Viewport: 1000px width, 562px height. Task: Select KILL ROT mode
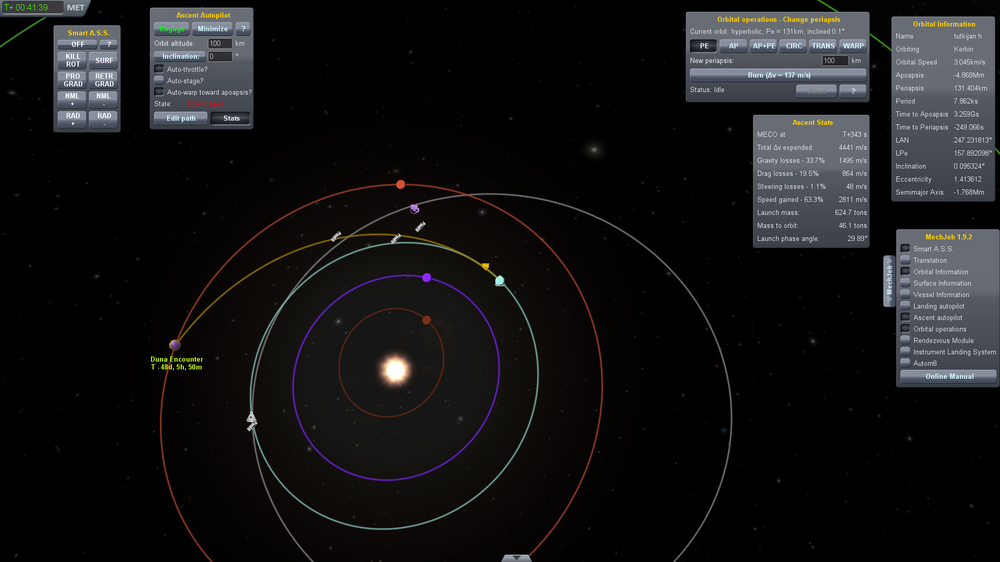click(73, 60)
